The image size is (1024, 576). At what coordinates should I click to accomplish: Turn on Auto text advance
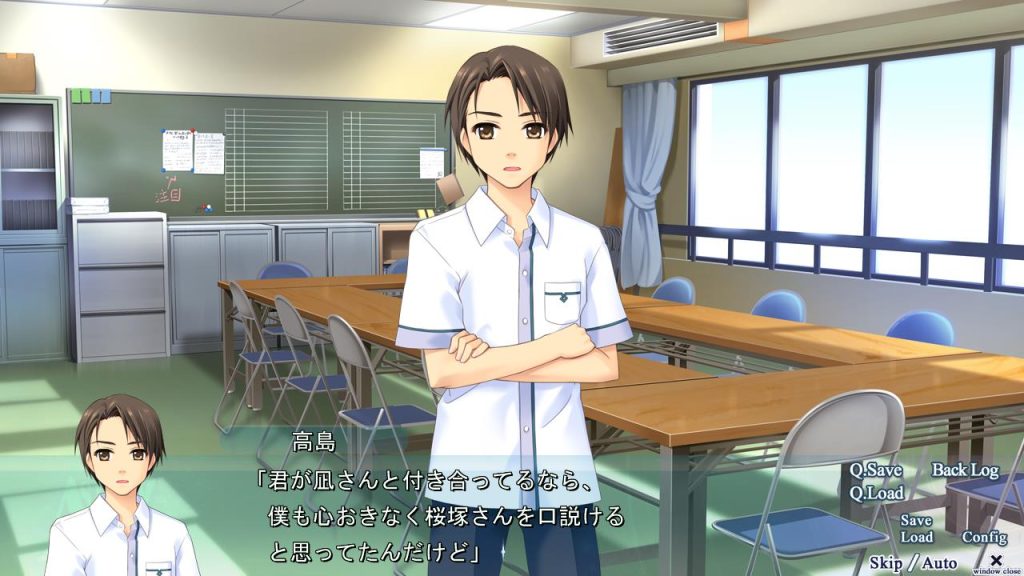(939, 562)
